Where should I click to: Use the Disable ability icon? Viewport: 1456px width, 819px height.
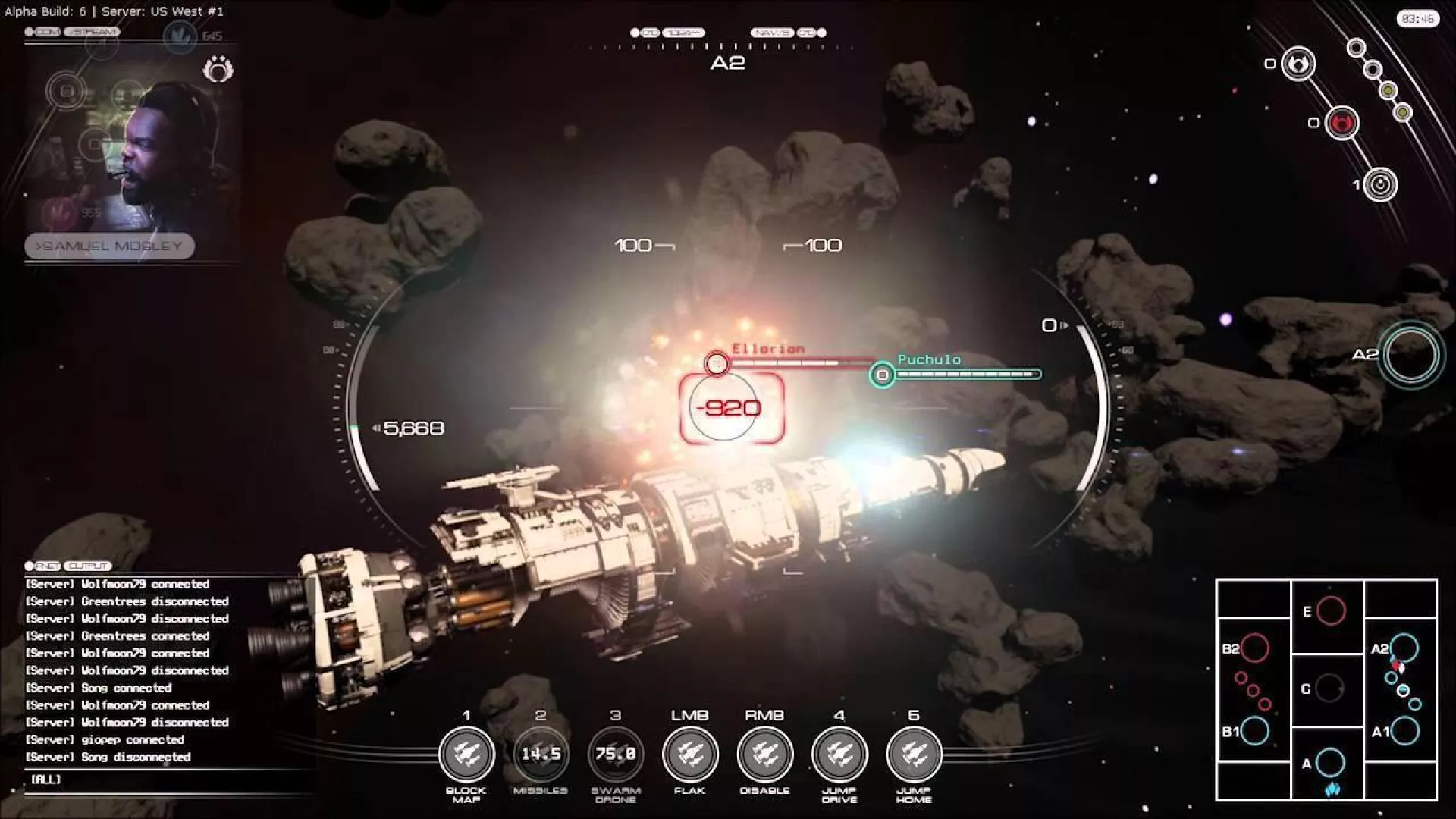pos(764,754)
